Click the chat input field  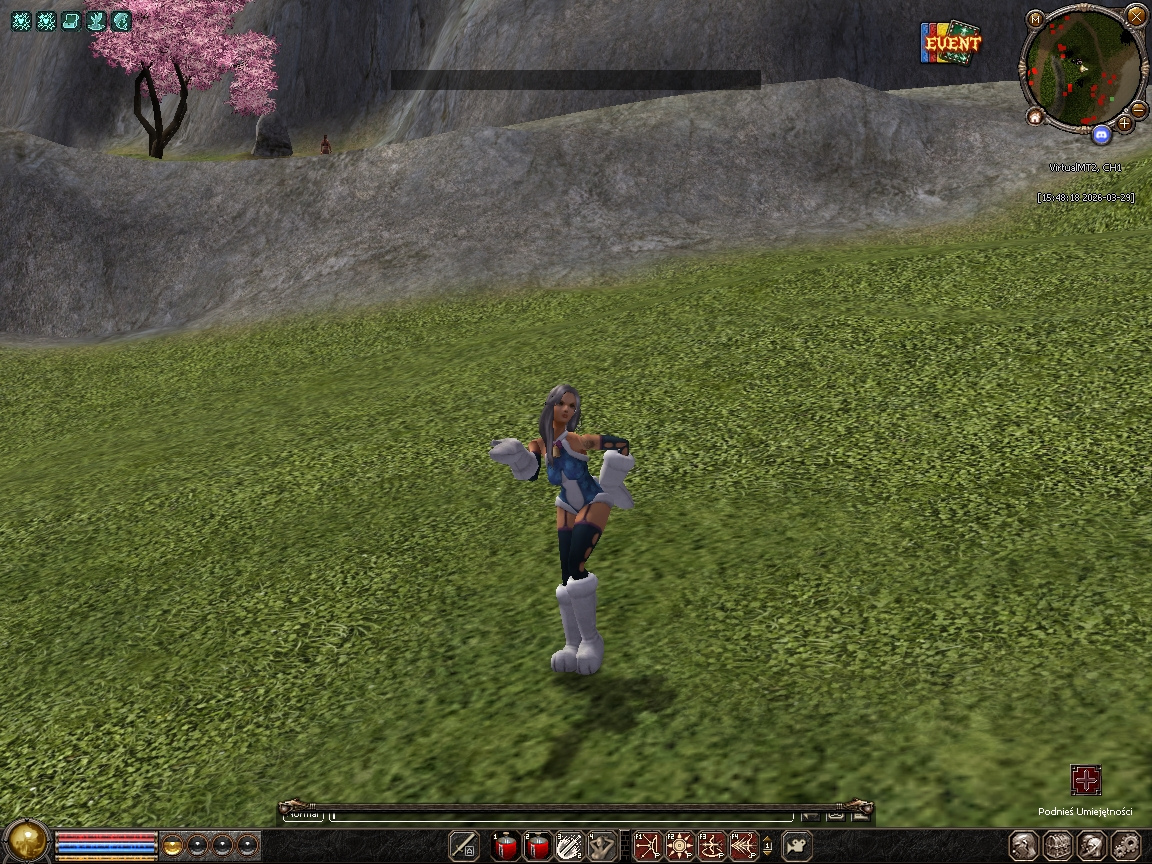point(560,816)
